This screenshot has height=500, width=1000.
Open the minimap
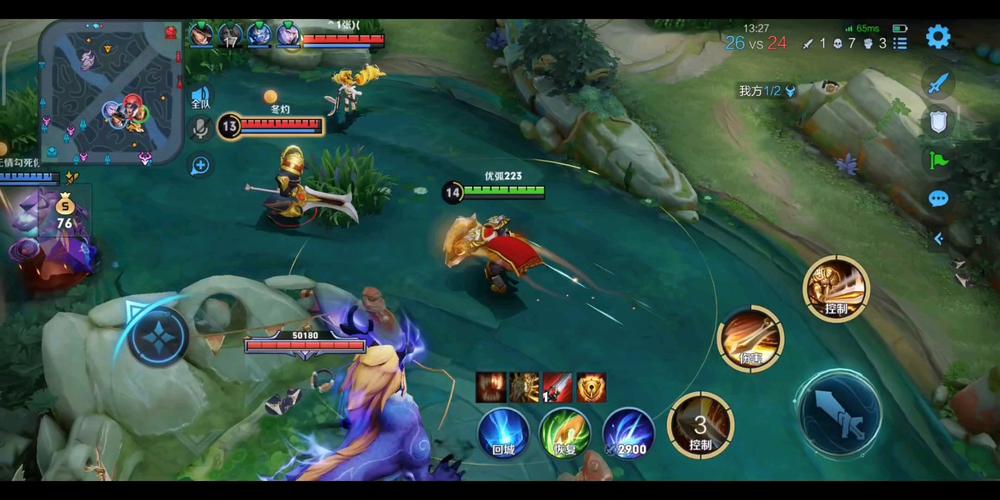click(112, 91)
